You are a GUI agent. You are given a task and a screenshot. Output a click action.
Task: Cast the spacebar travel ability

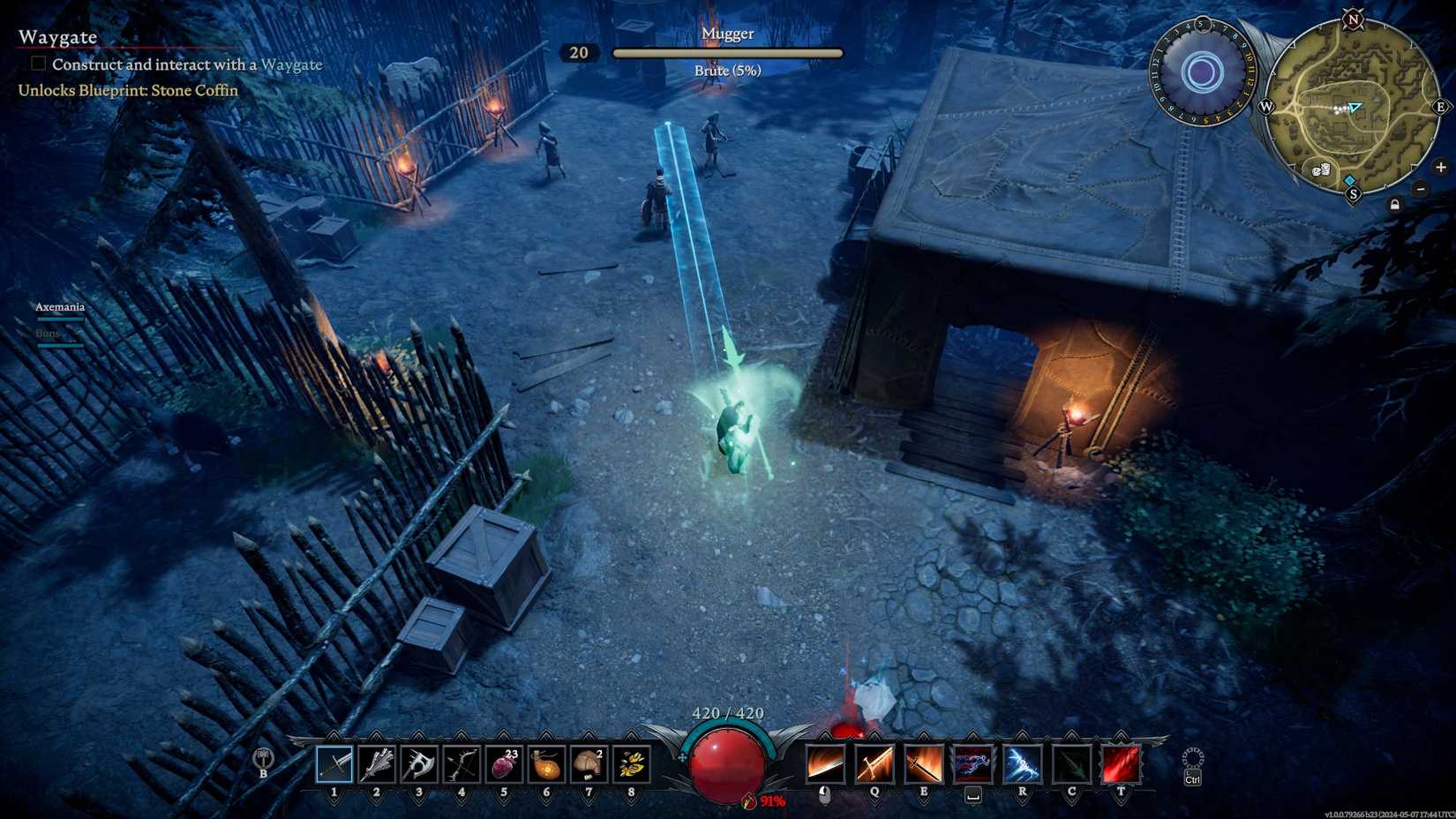tap(972, 764)
